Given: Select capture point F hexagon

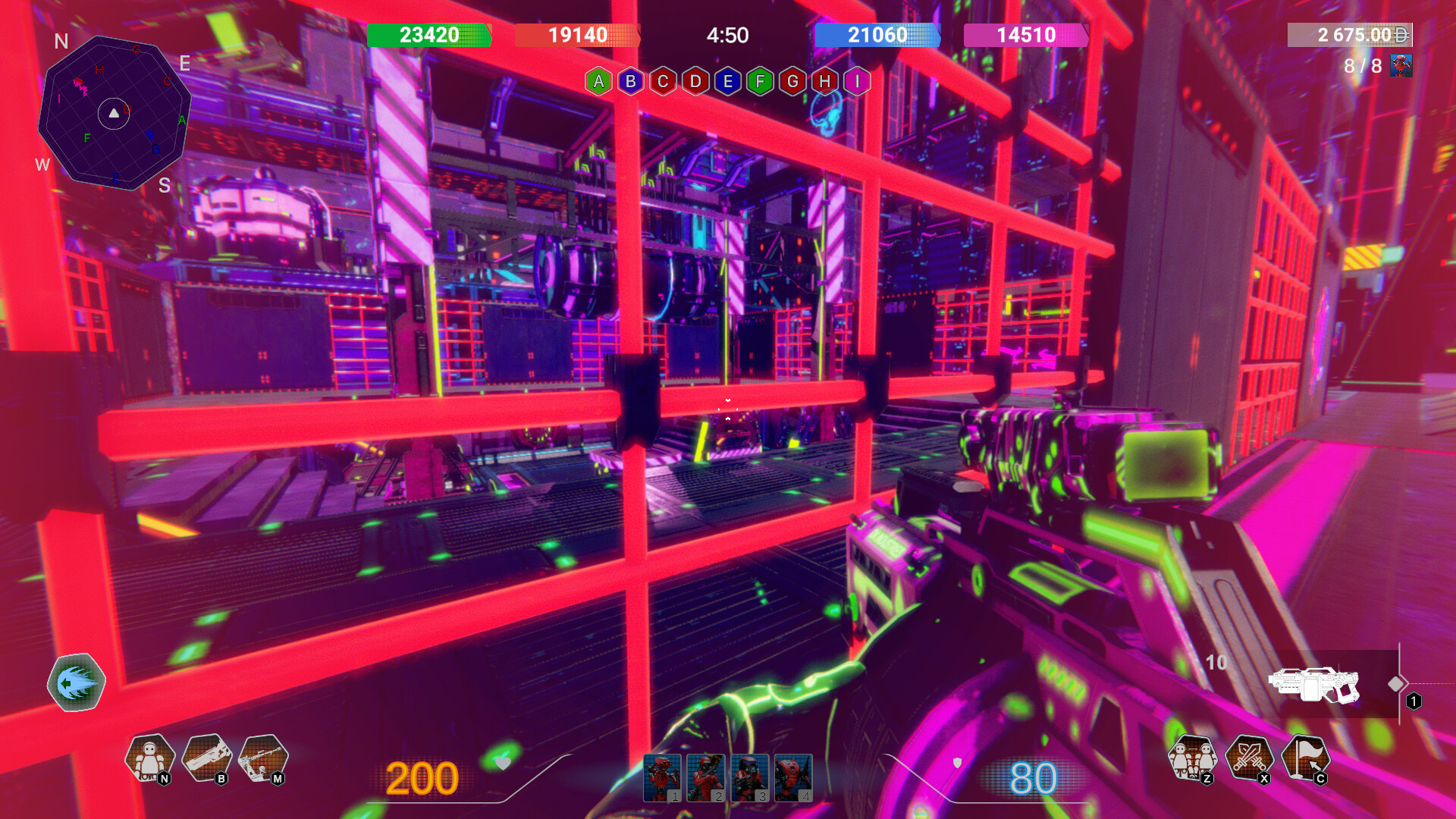Looking at the screenshot, I should pos(760,81).
